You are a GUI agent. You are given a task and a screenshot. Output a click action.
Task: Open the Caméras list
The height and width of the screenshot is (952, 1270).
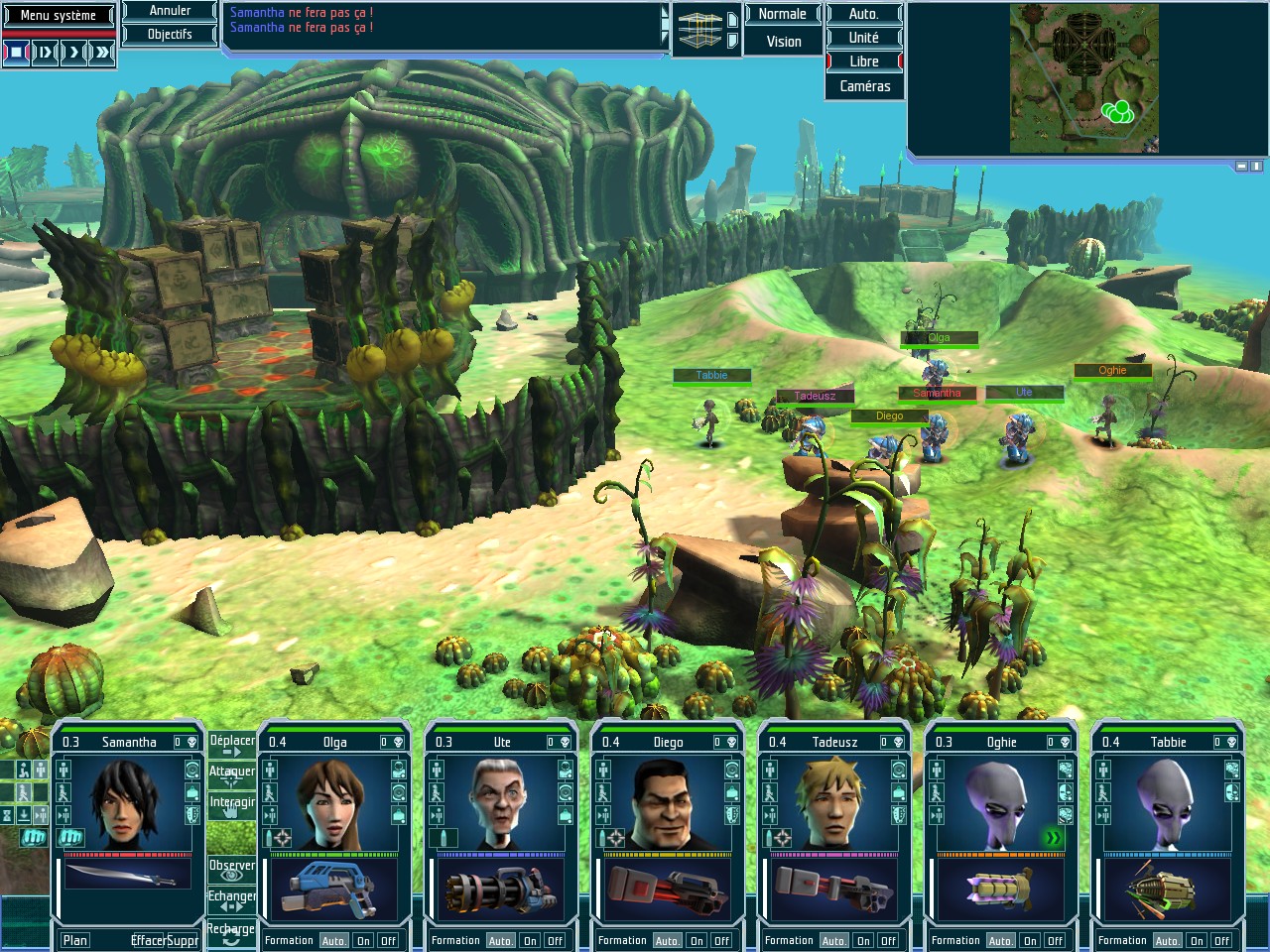(x=864, y=86)
